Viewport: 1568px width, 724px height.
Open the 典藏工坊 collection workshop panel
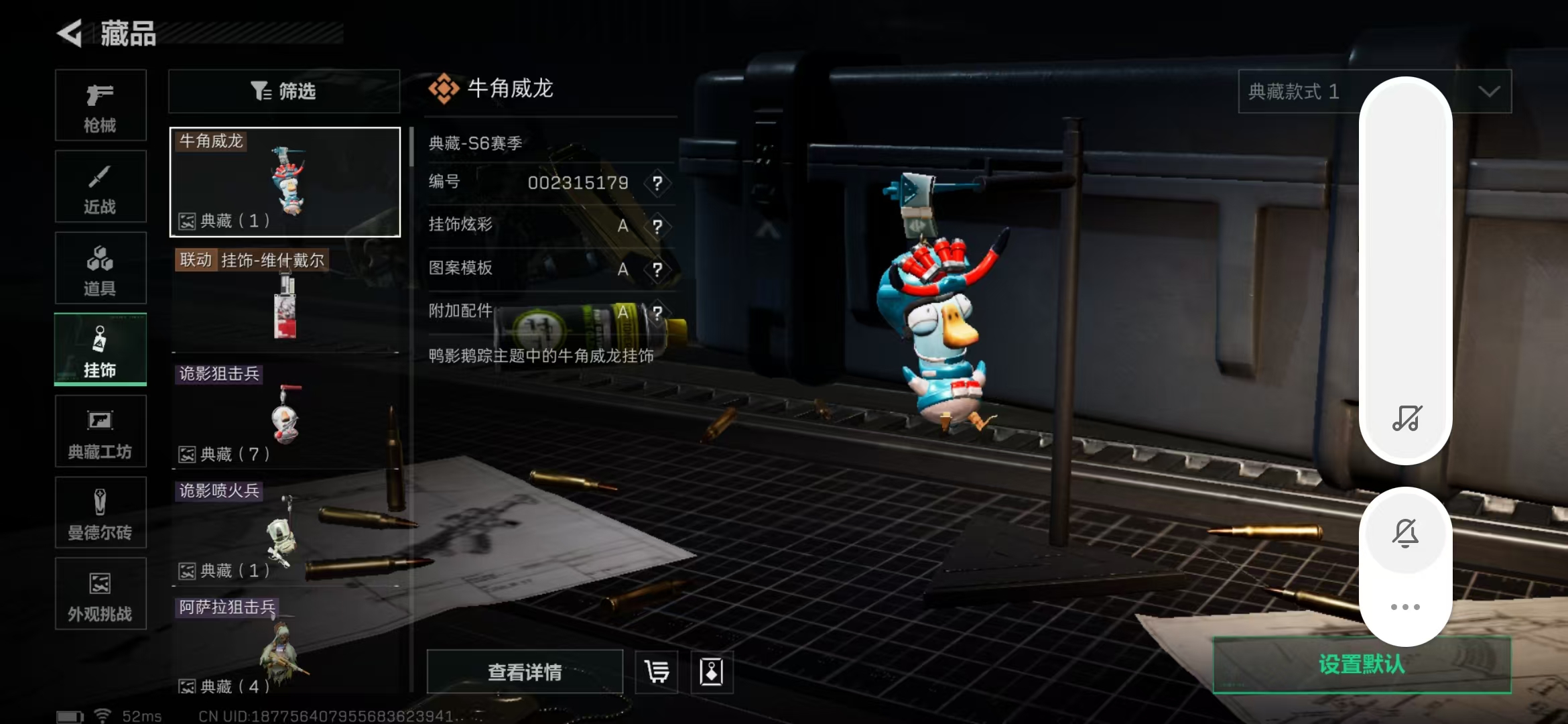click(101, 431)
